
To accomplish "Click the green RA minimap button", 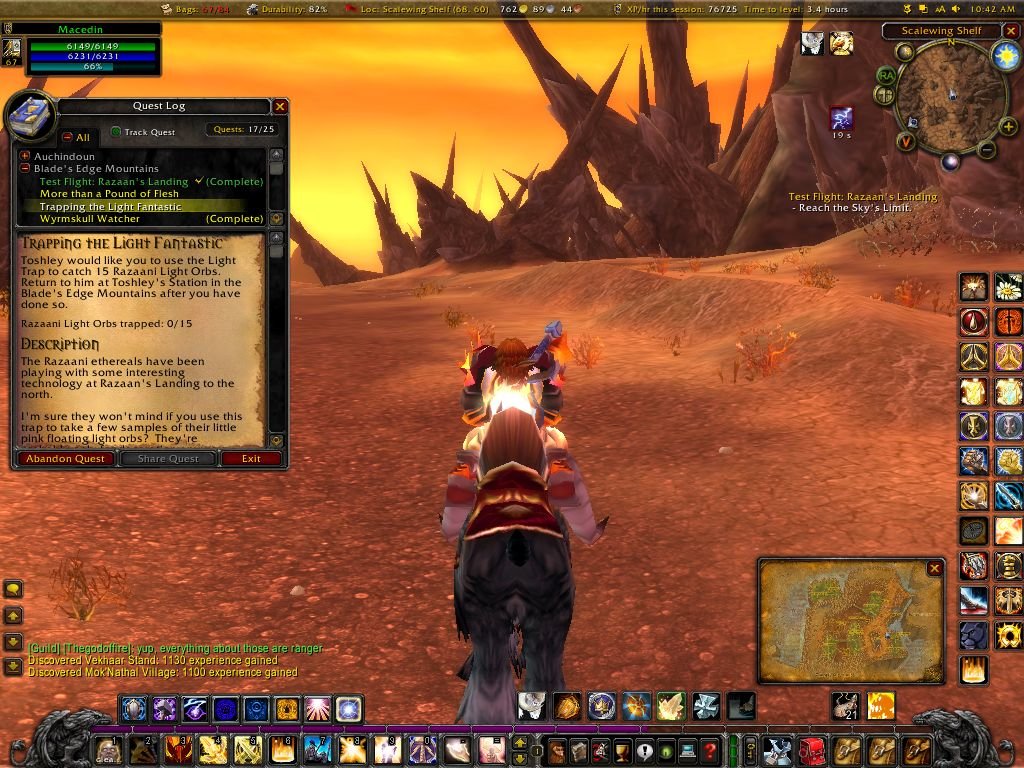I will coord(885,75).
